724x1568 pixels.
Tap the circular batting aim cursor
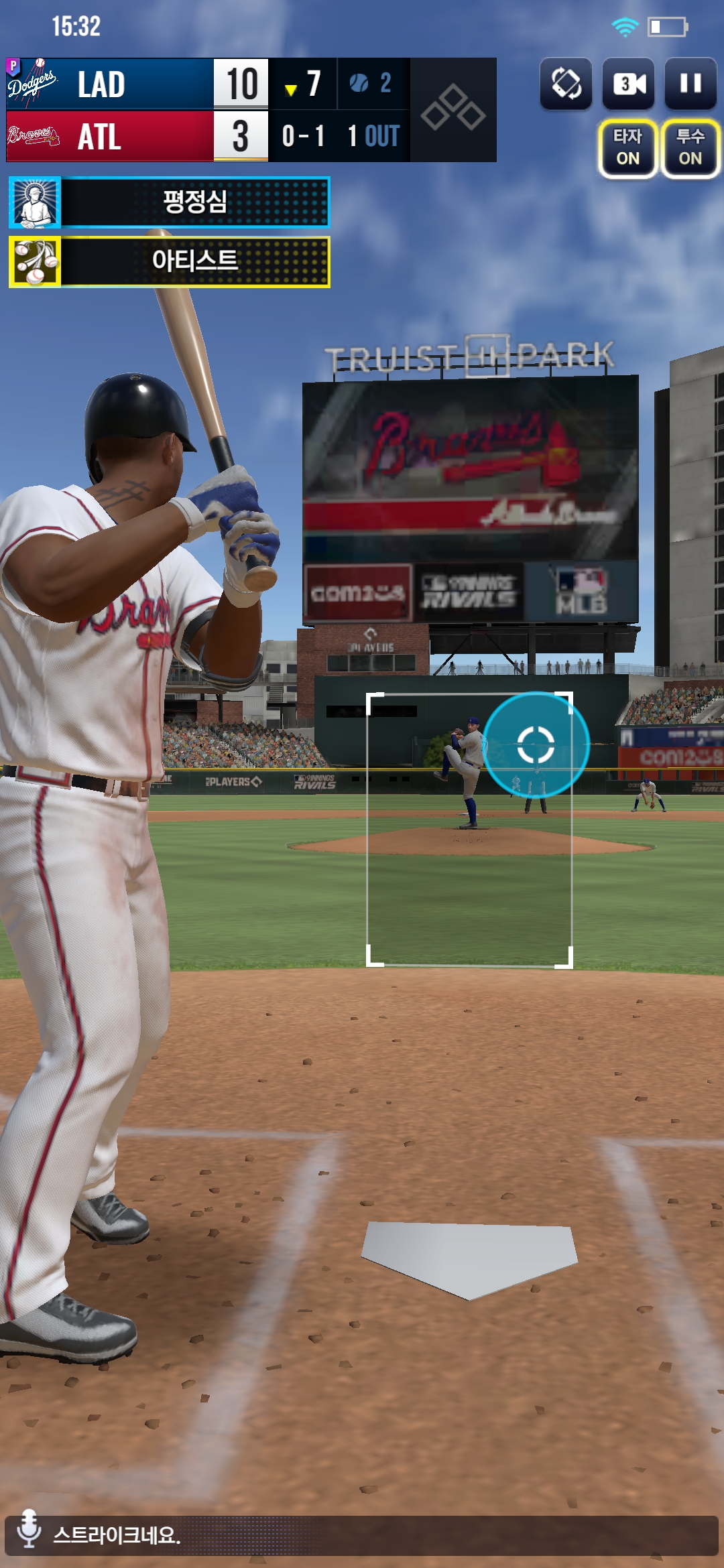point(536,744)
